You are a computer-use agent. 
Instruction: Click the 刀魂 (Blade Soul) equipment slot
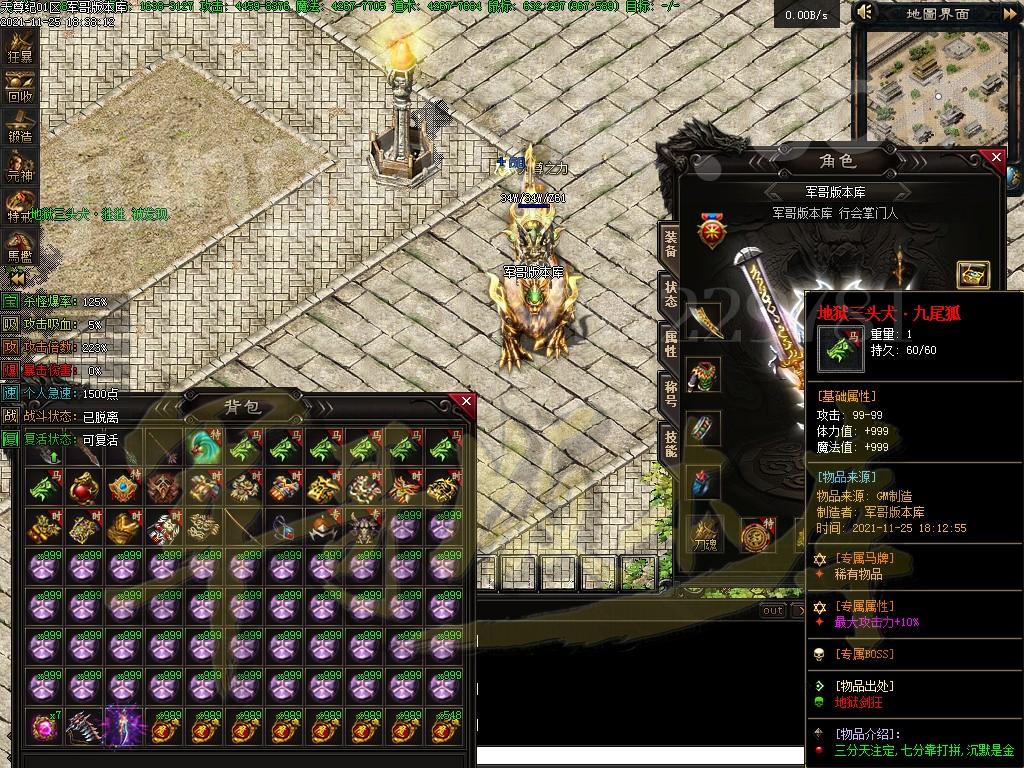(x=707, y=534)
